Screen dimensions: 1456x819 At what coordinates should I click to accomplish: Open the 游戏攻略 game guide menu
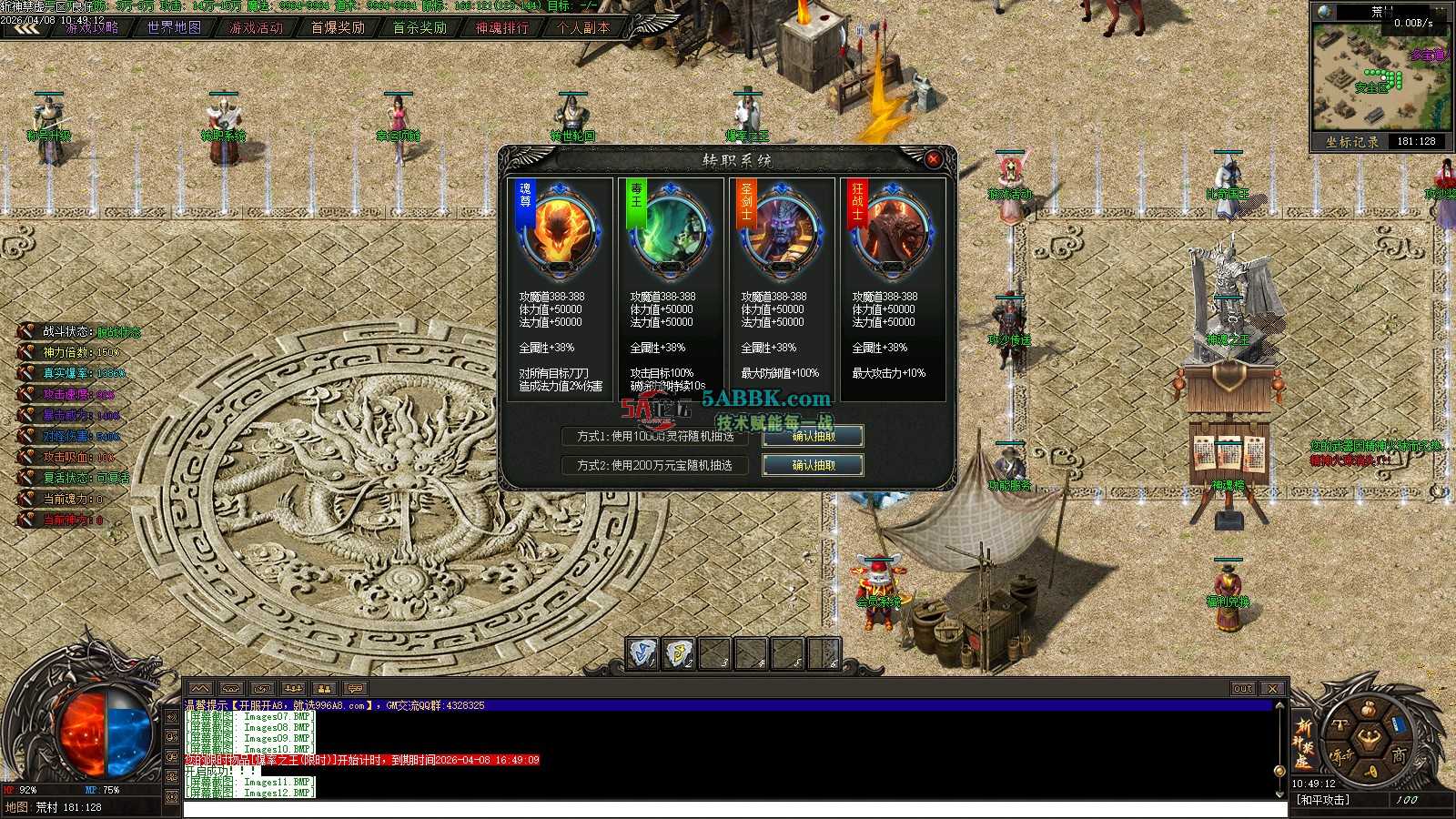(92, 27)
